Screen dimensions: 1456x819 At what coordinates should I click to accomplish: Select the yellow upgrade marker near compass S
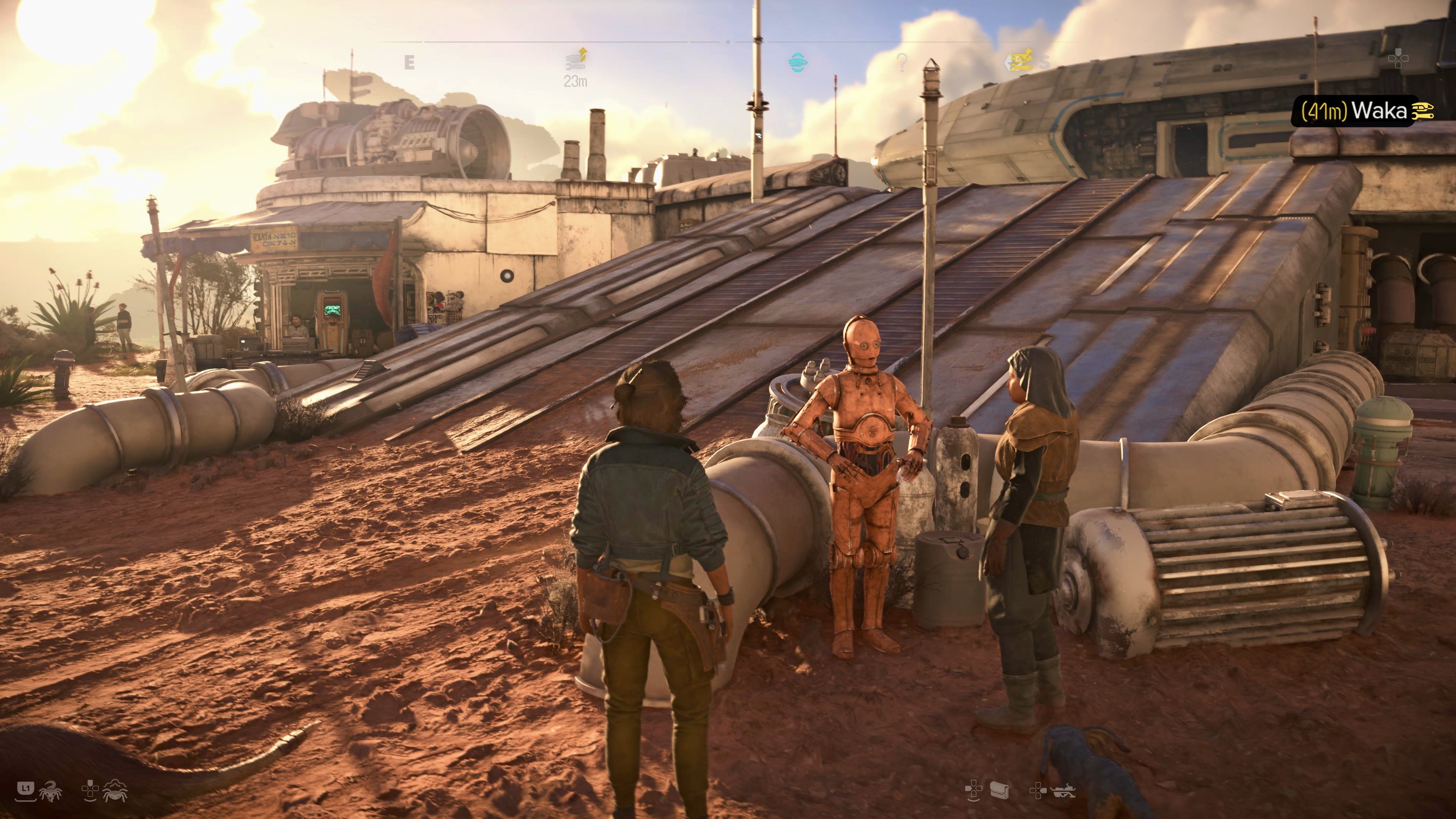1021,60
